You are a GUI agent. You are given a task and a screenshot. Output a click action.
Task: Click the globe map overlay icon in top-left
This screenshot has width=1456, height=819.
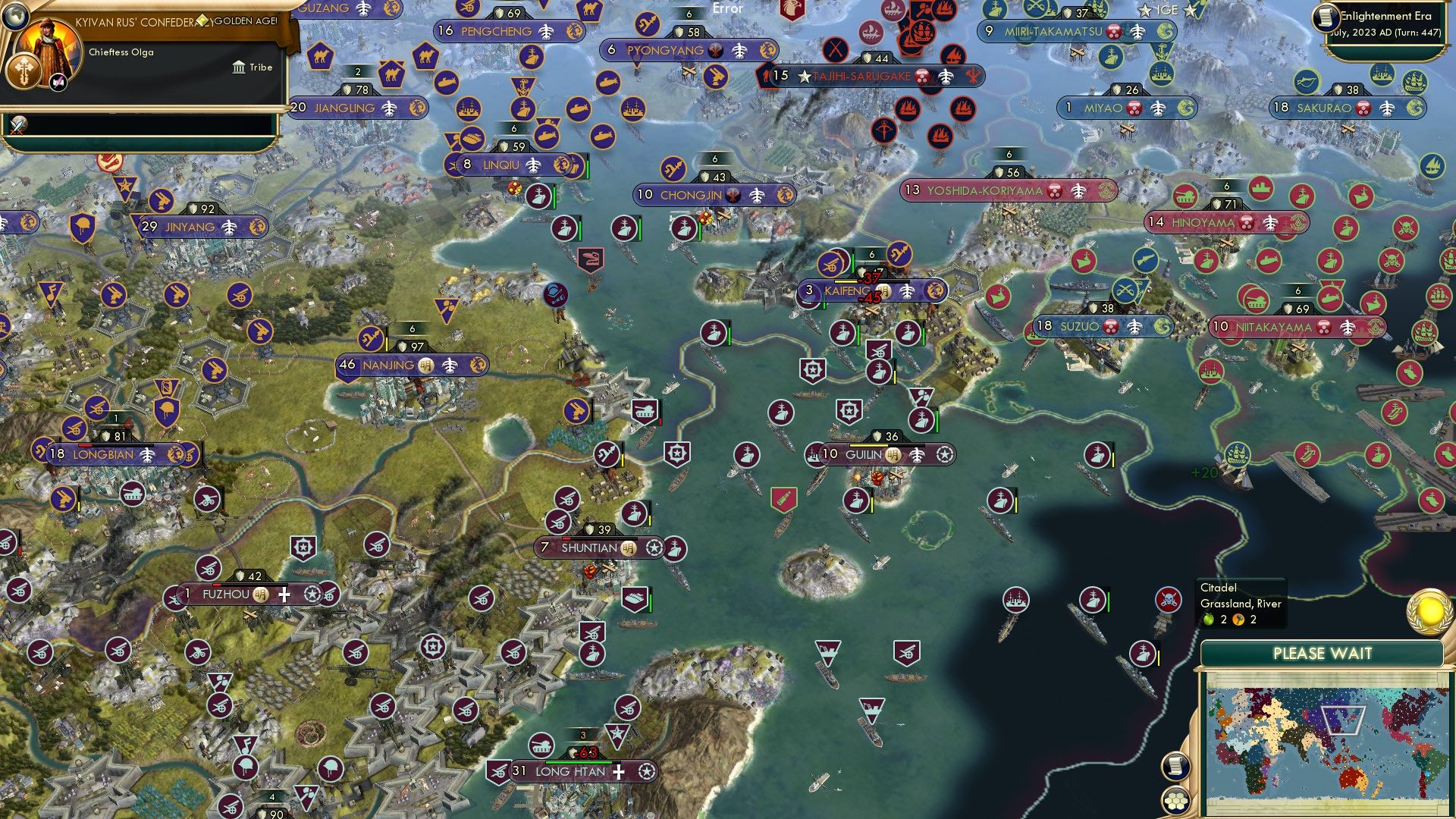coord(14,16)
